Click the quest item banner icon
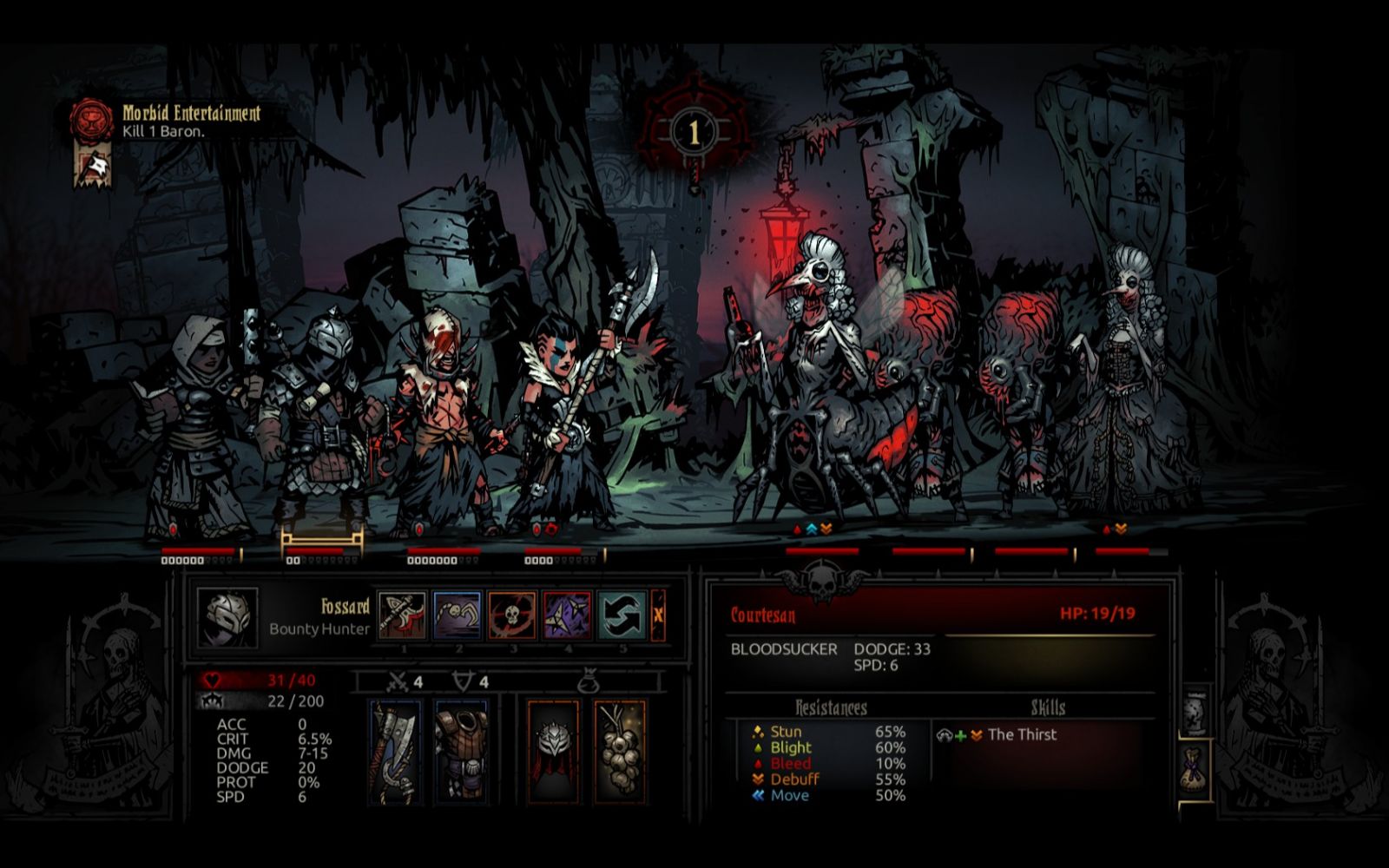 coord(91,167)
